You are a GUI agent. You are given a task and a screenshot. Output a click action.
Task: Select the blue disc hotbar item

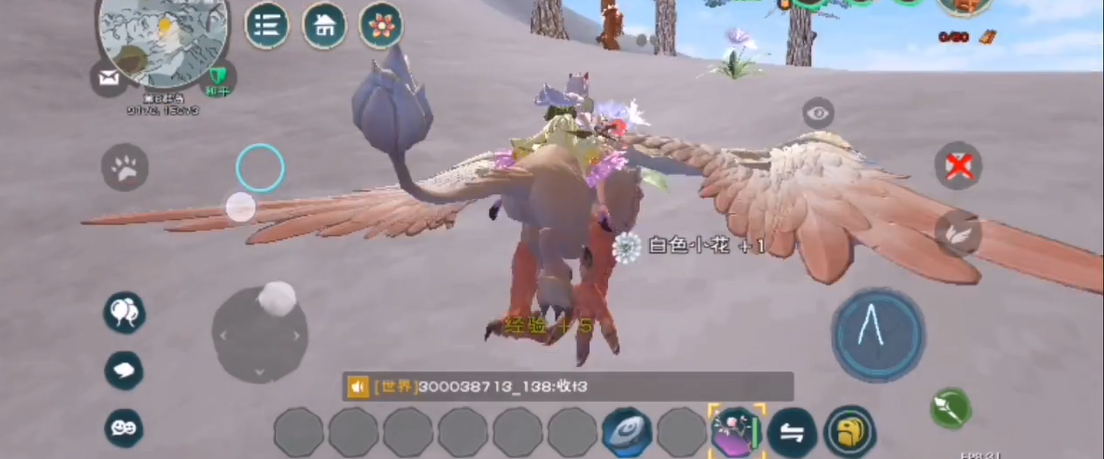[627, 433]
